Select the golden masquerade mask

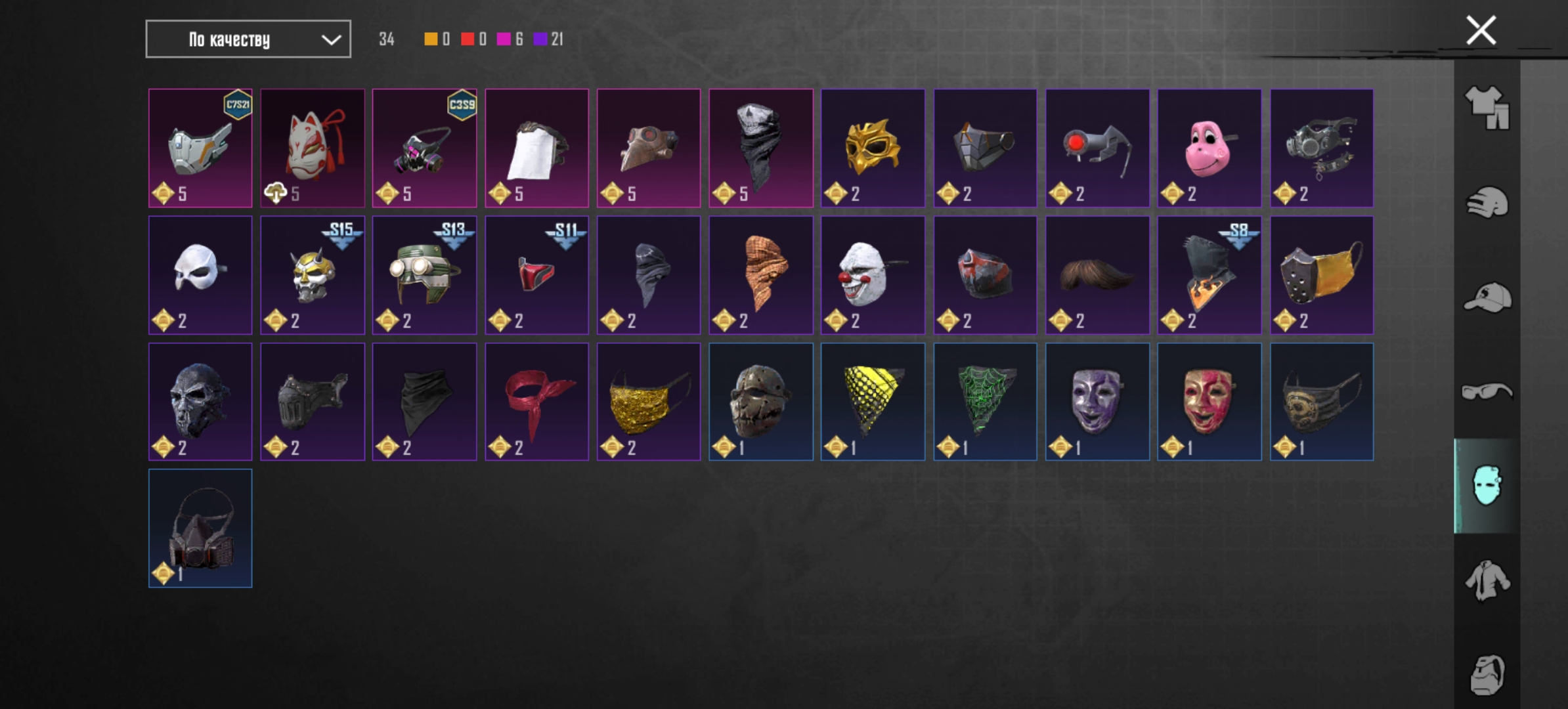pos(873,148)
